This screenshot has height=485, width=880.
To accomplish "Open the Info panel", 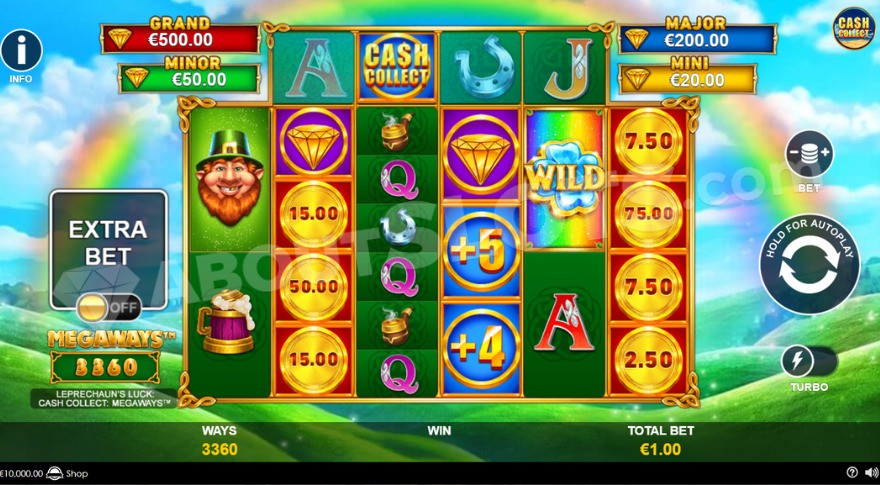I will point(21,51).
